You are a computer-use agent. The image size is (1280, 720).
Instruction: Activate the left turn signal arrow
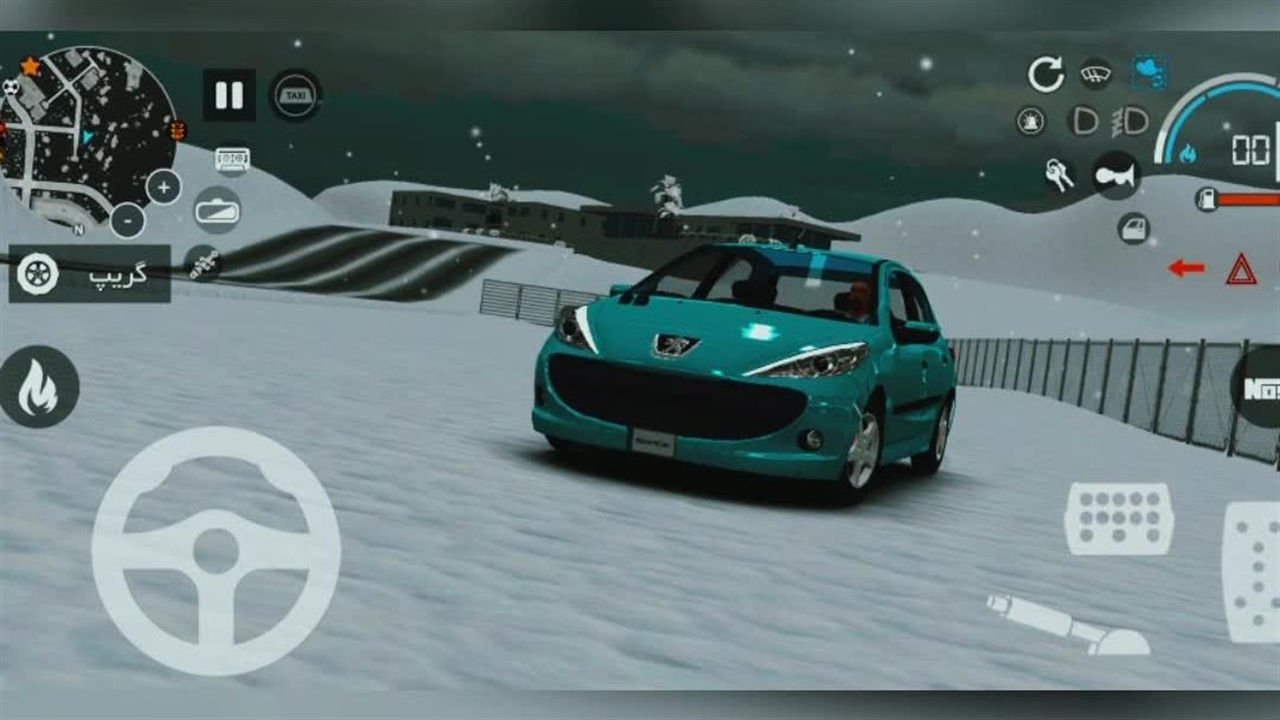(x=1186, y=268)
